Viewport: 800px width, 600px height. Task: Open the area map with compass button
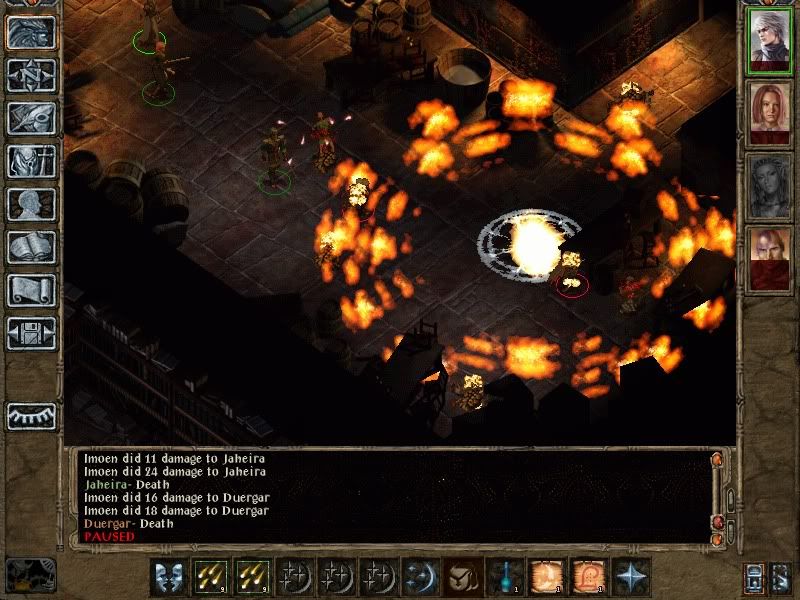click(31, 75)
